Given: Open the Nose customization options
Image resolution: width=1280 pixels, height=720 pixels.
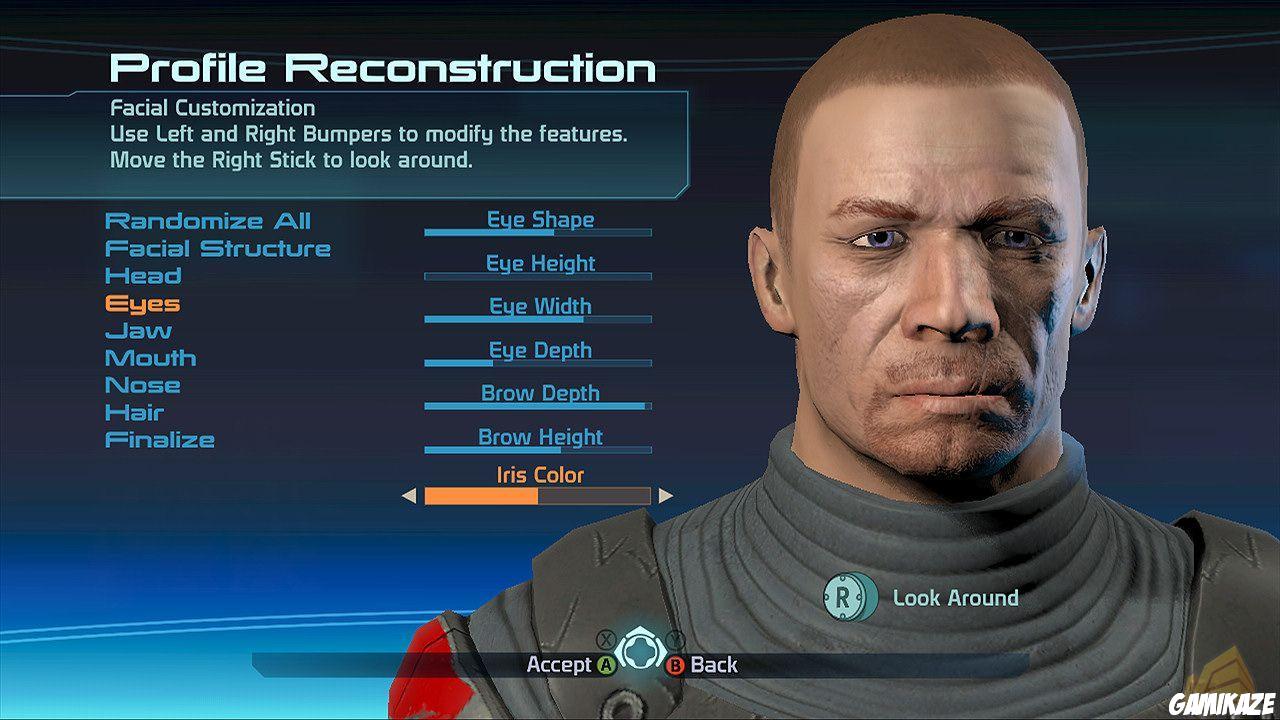Looking at the screenshot, I should [x=144, y=384].
